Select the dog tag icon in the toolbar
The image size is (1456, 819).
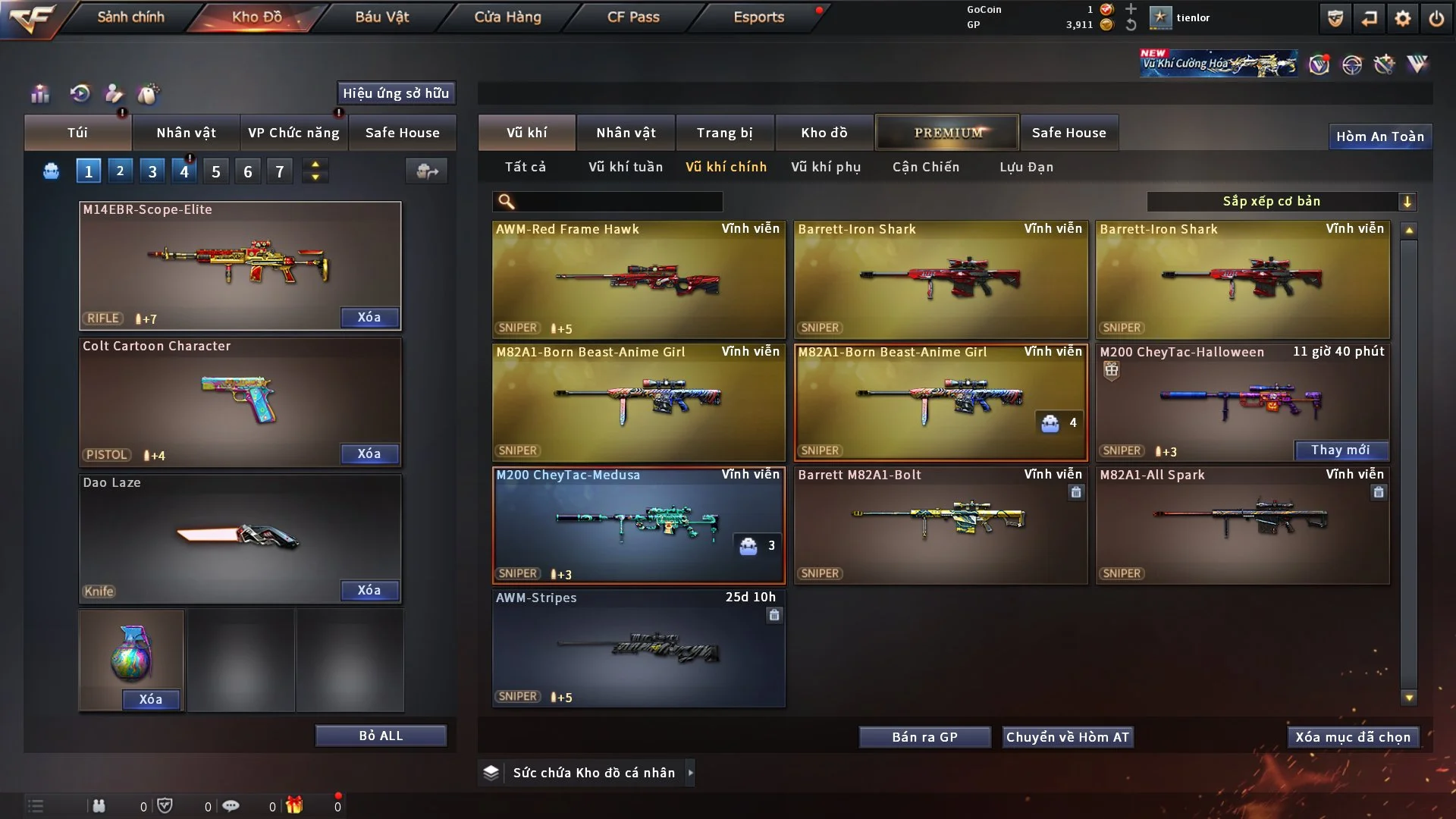coord(149,94)
